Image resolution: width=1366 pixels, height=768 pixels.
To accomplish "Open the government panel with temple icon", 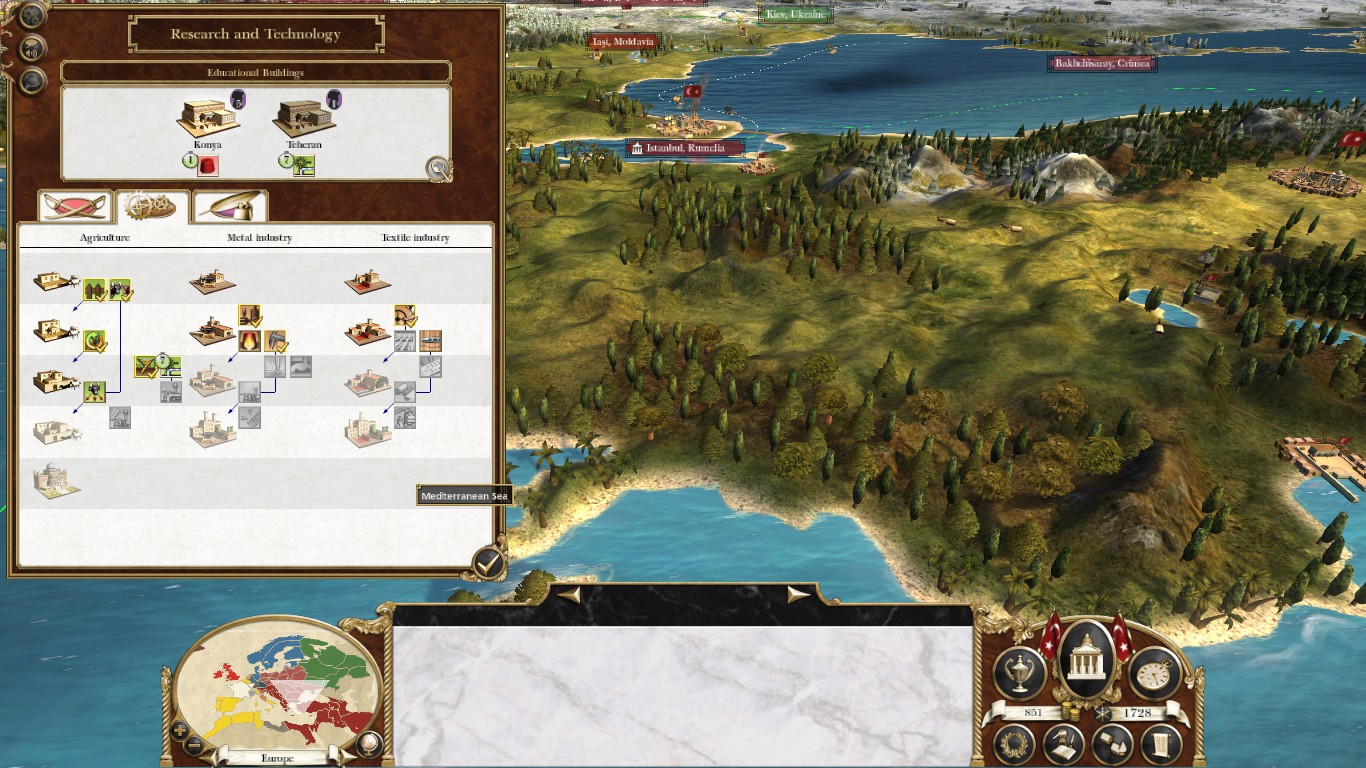I will point(1087,660).
